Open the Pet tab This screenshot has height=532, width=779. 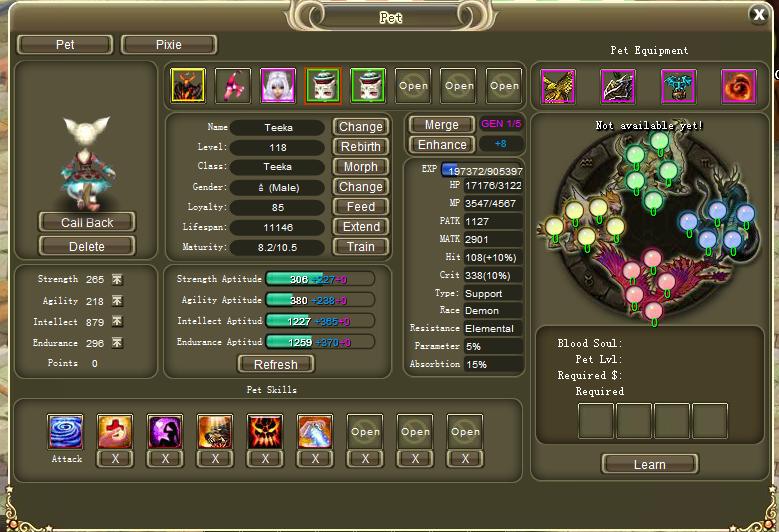click(x=65, y=45)
